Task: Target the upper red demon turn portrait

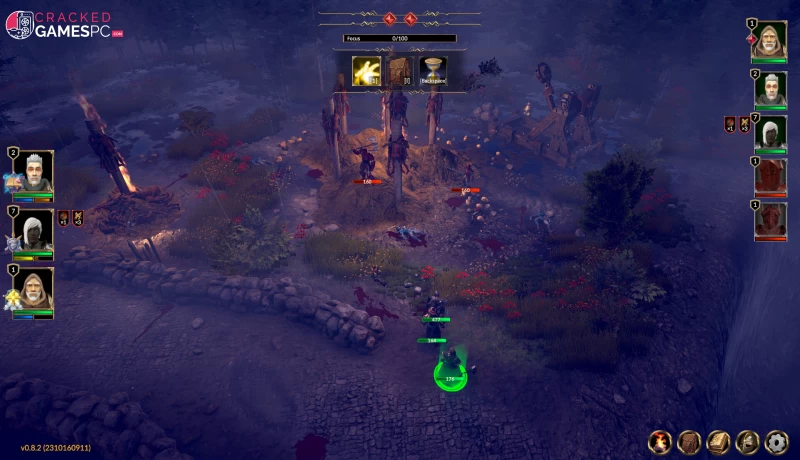Action: [770, 176]
